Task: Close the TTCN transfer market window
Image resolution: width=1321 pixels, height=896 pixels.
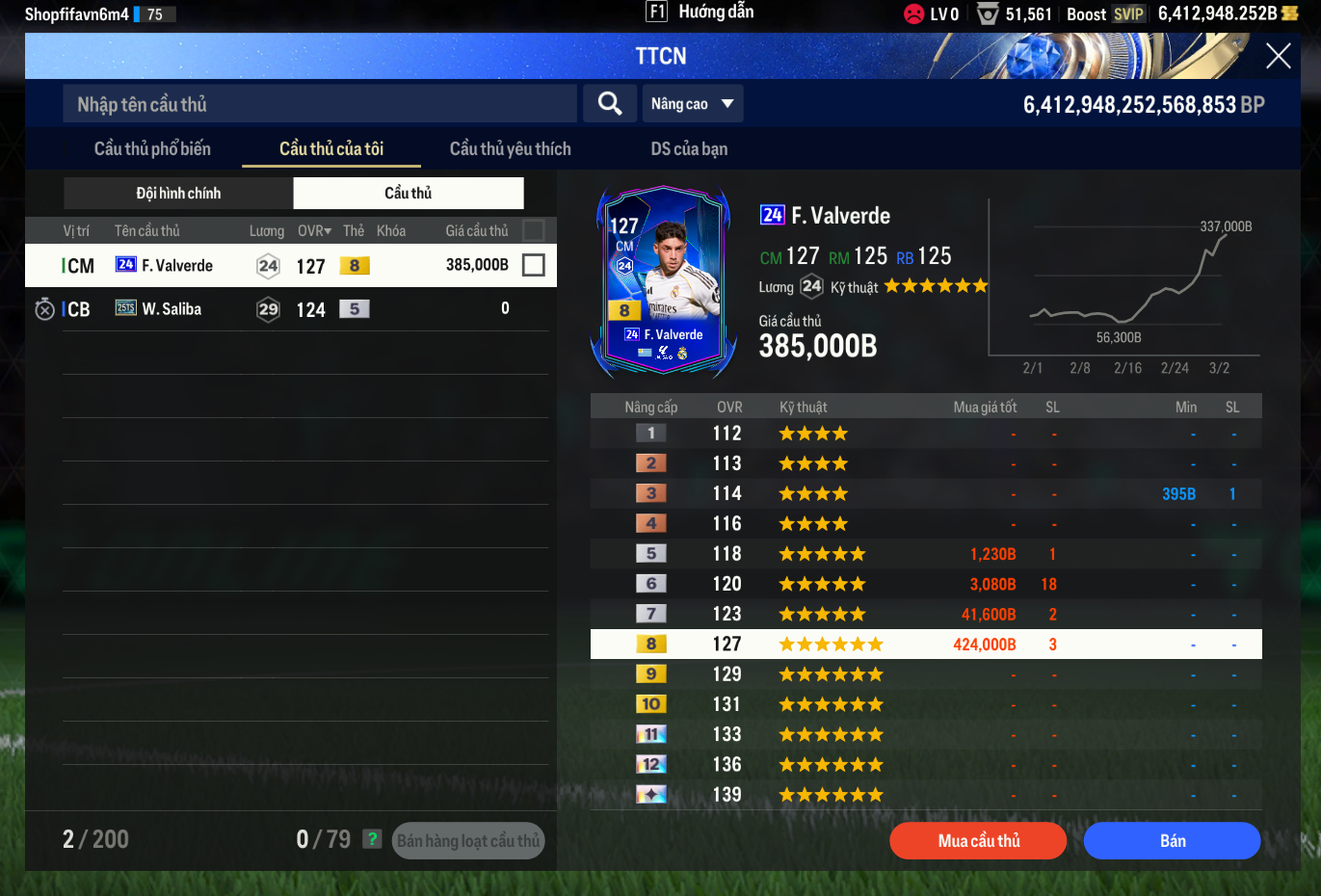Action: (1278, 56)
